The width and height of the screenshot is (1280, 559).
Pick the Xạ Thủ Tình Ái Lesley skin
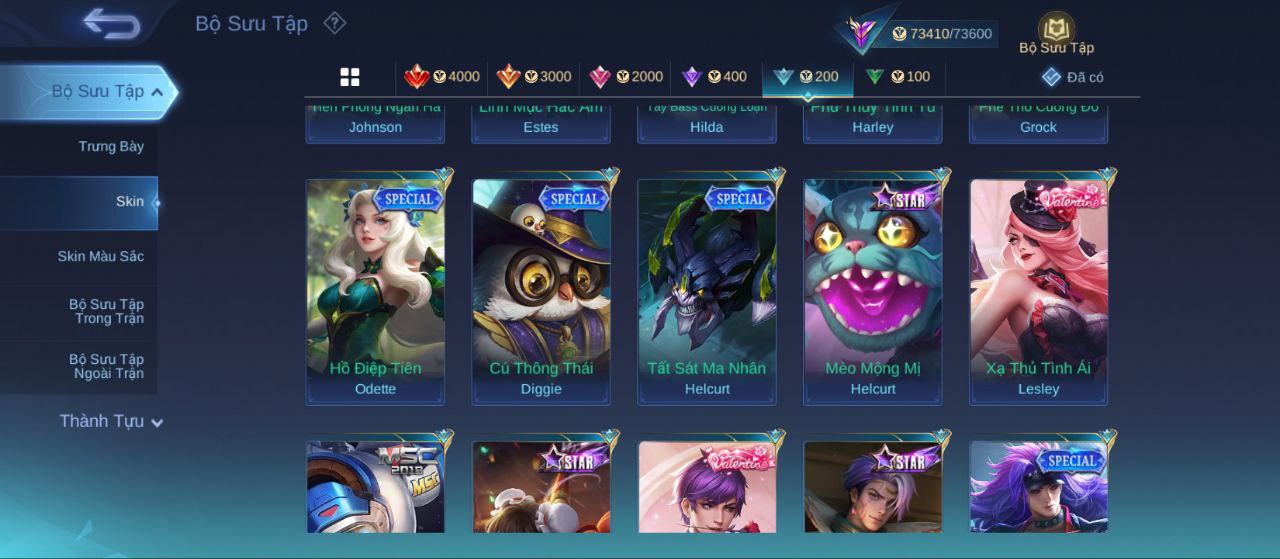(1038, 291)
